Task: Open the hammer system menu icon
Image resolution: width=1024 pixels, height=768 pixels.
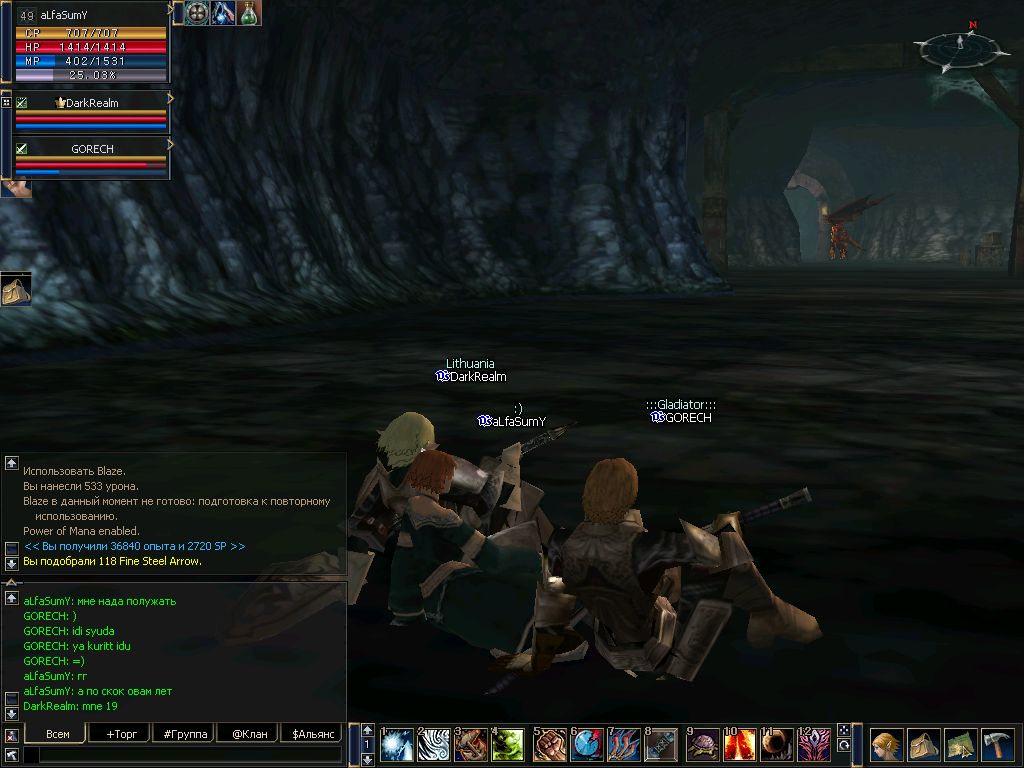Action: coord(997,745)
